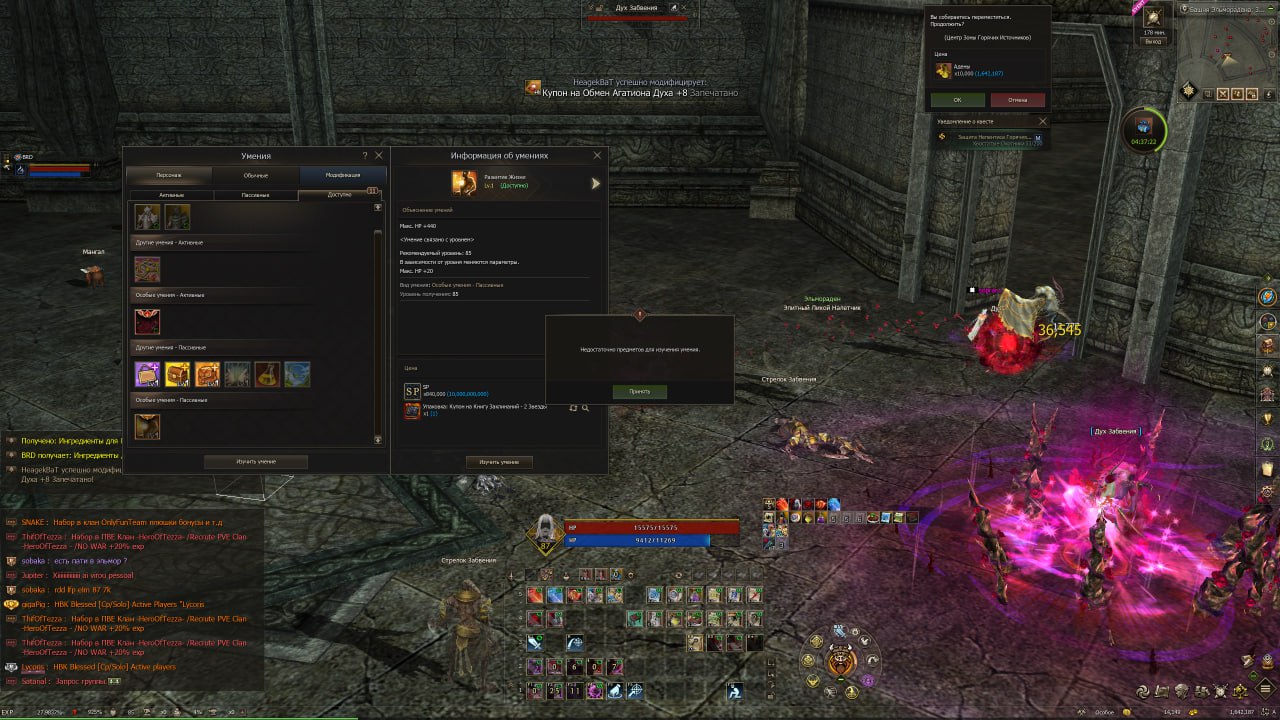Show the Пассивные skills sub-tab
The height and width of the screenshot is (720, 1280).
click(x=256, y=195)
